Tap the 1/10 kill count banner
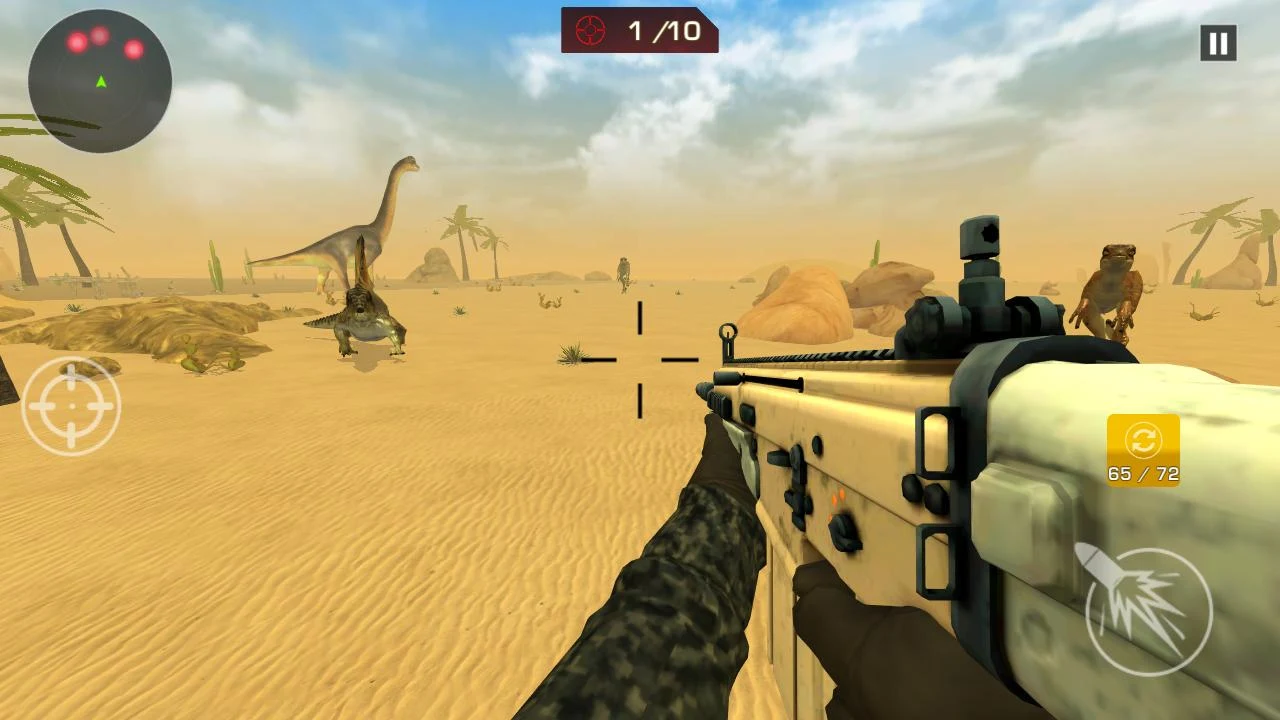 coord(640,29)
